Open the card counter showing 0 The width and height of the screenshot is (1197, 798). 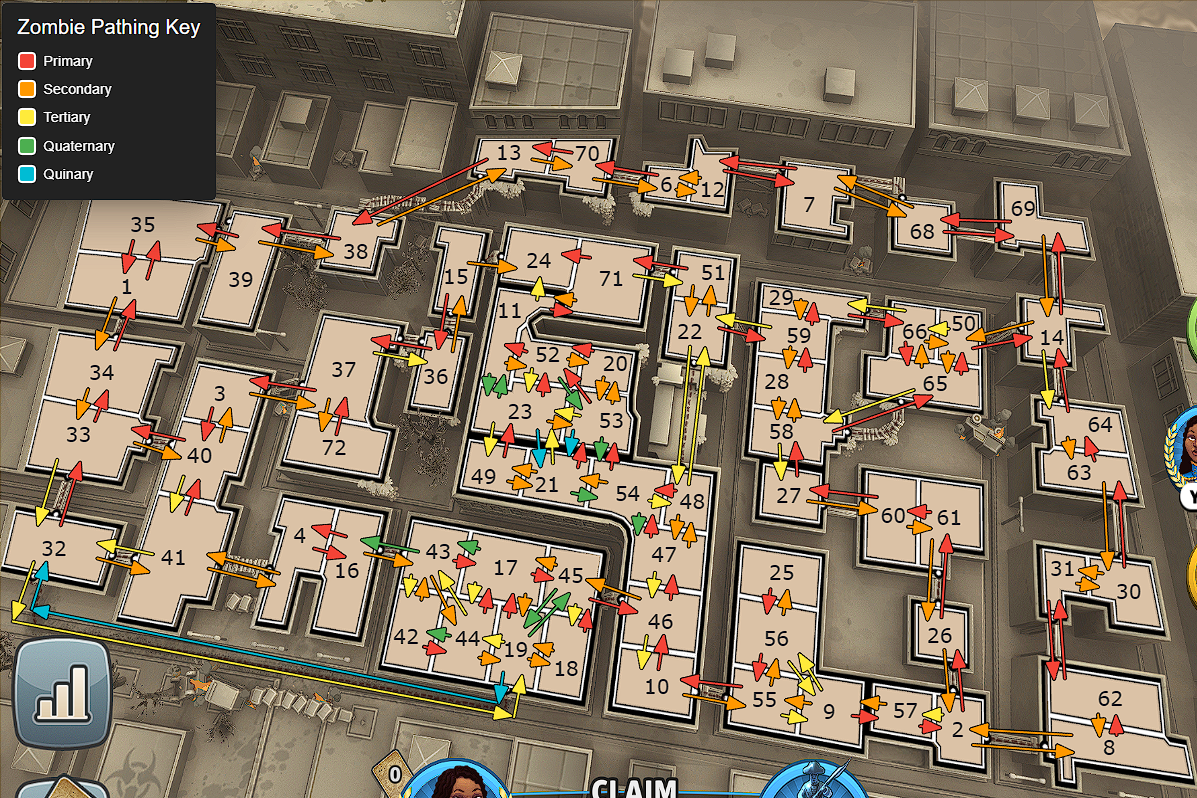point(395,773)
